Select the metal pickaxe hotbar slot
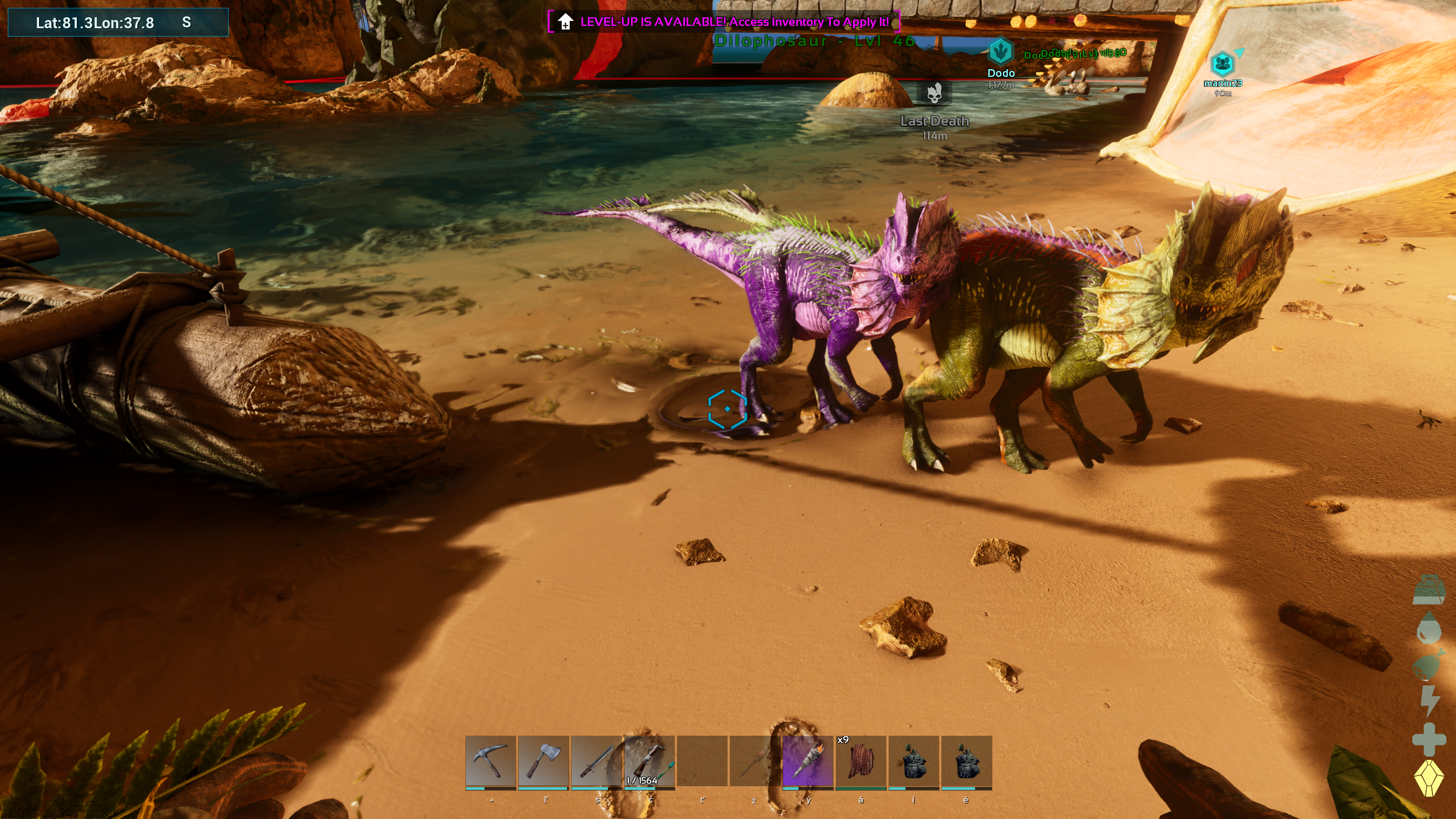Screen dimensions: 1456x819 (x=490, y=761)
